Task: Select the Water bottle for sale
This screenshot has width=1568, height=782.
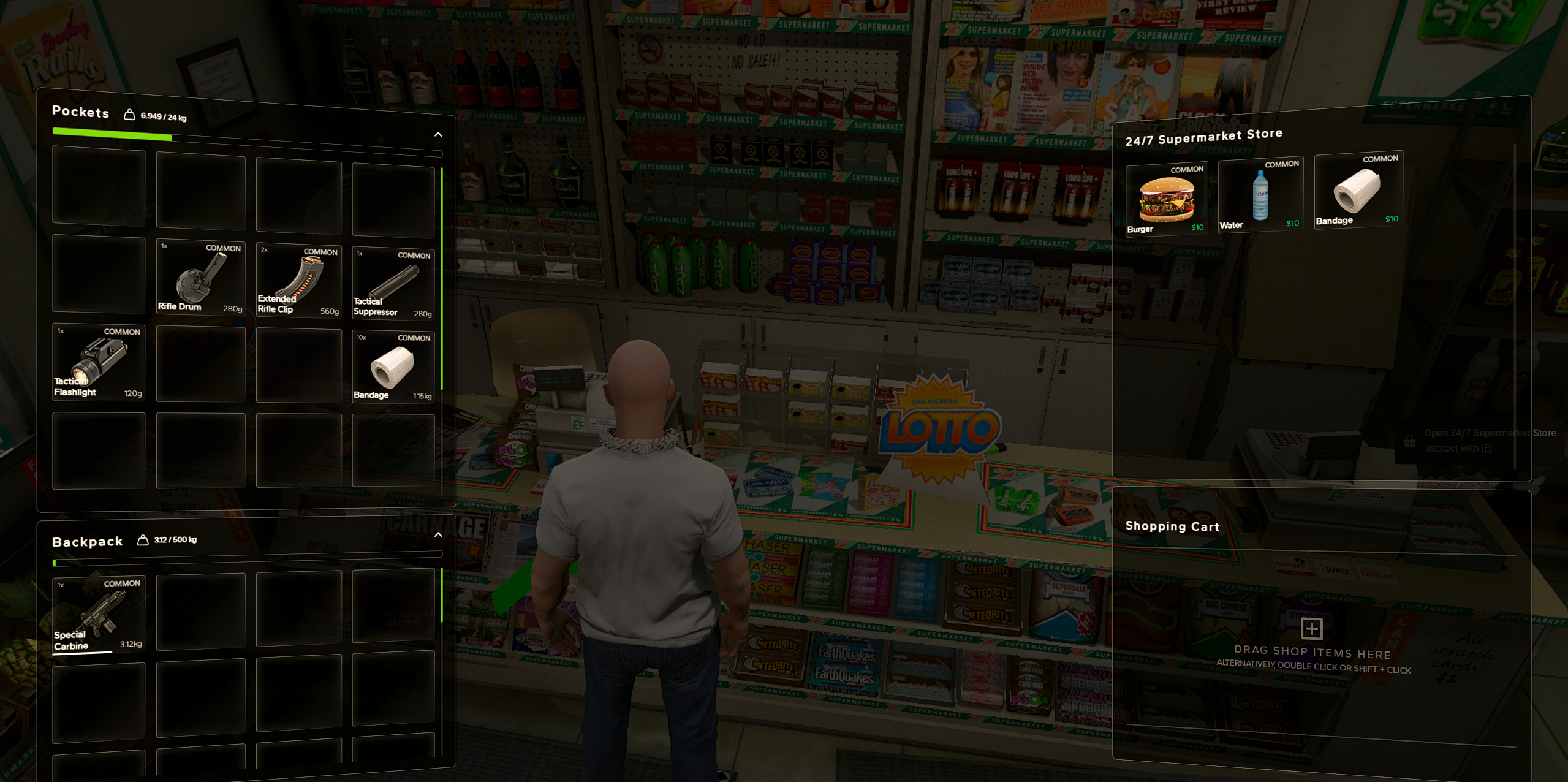Action: tap(1260, 195)
